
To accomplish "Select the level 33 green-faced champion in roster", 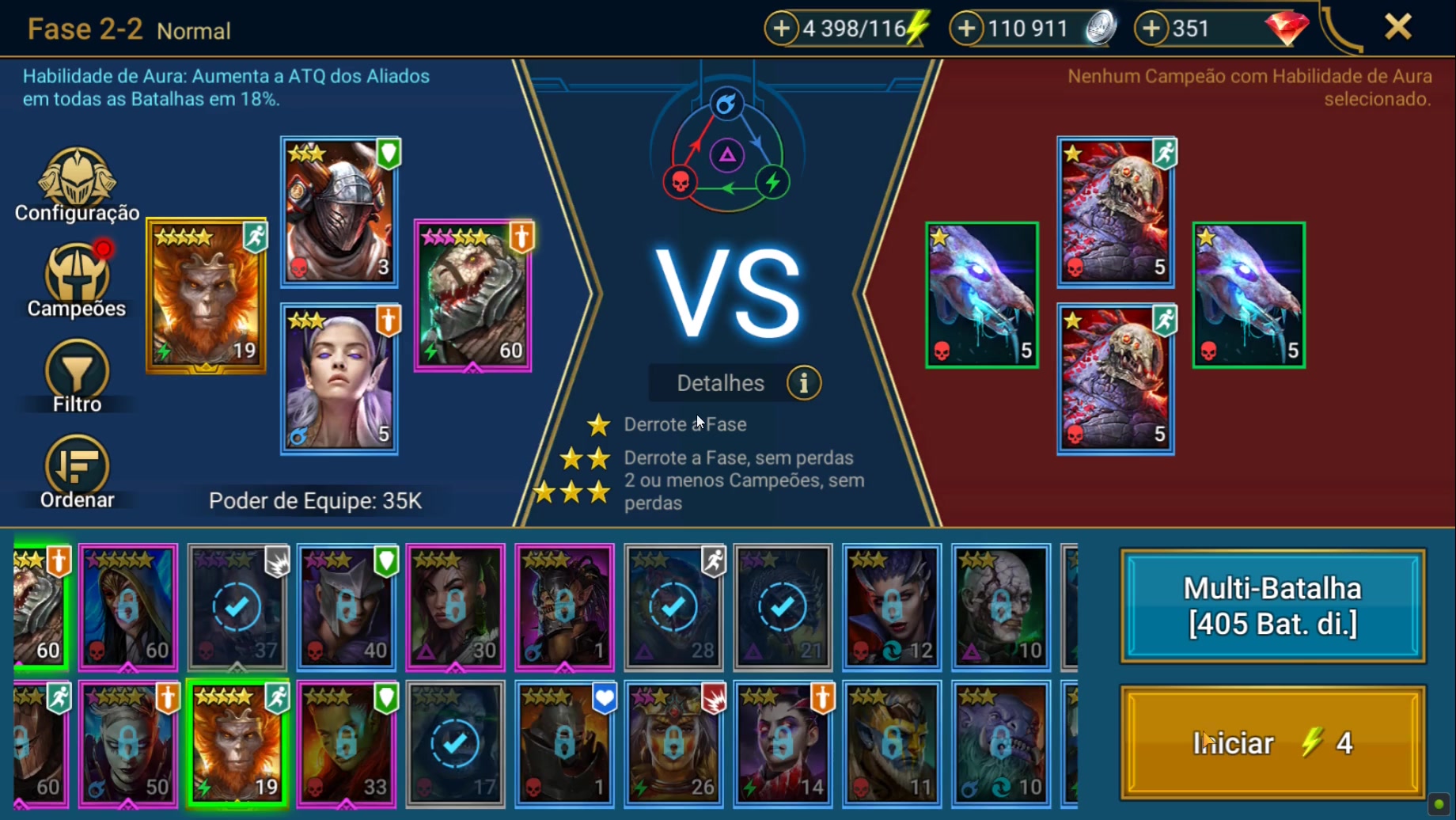I will 346,743.
